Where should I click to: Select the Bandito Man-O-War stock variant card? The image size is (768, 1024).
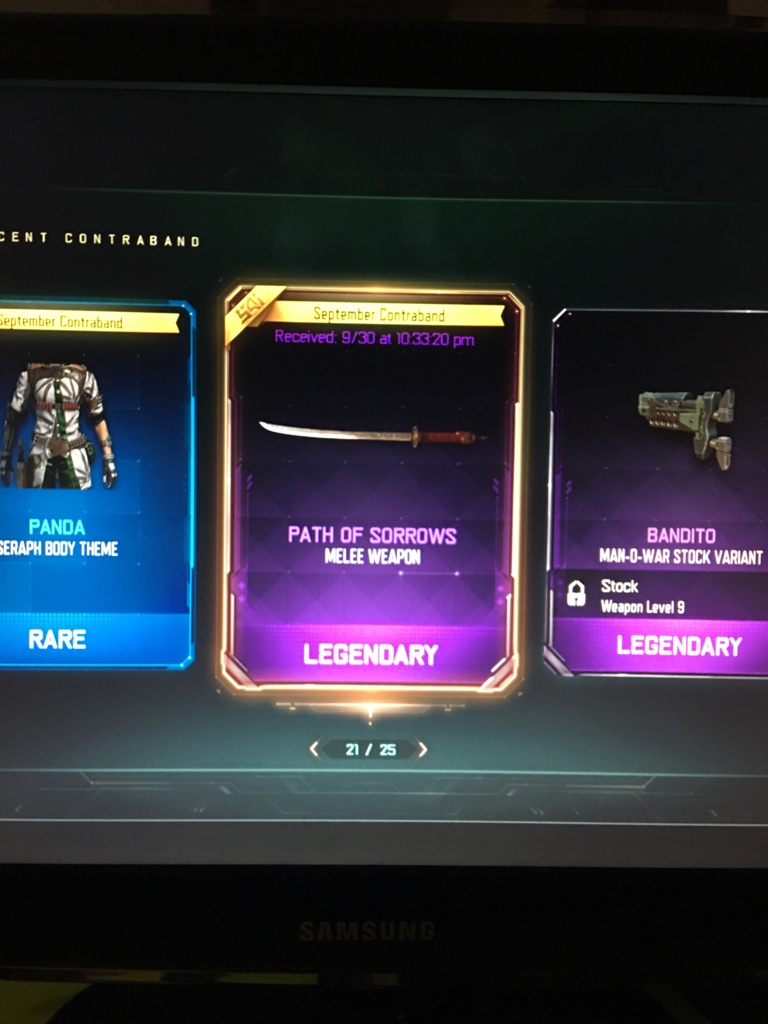(x=662, y=492)
